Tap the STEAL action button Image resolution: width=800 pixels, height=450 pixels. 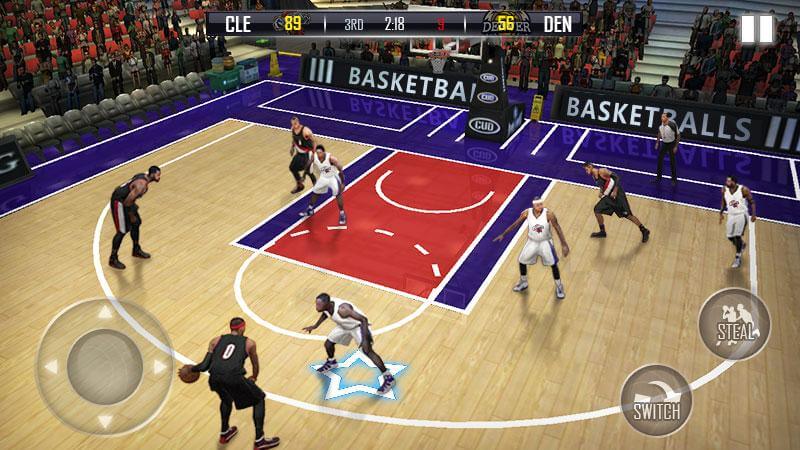point(734,325)
